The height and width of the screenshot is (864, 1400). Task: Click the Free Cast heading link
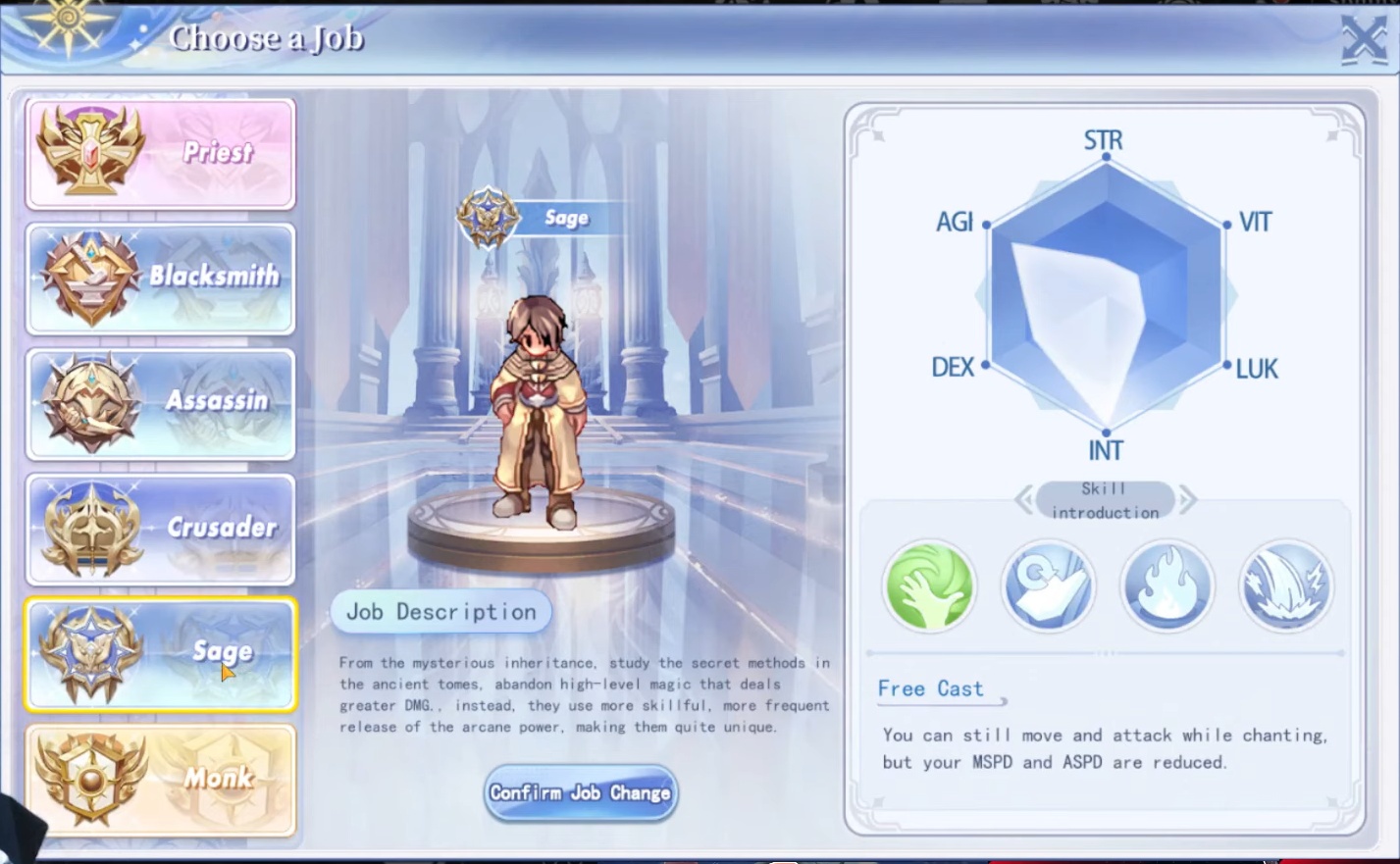928,688
